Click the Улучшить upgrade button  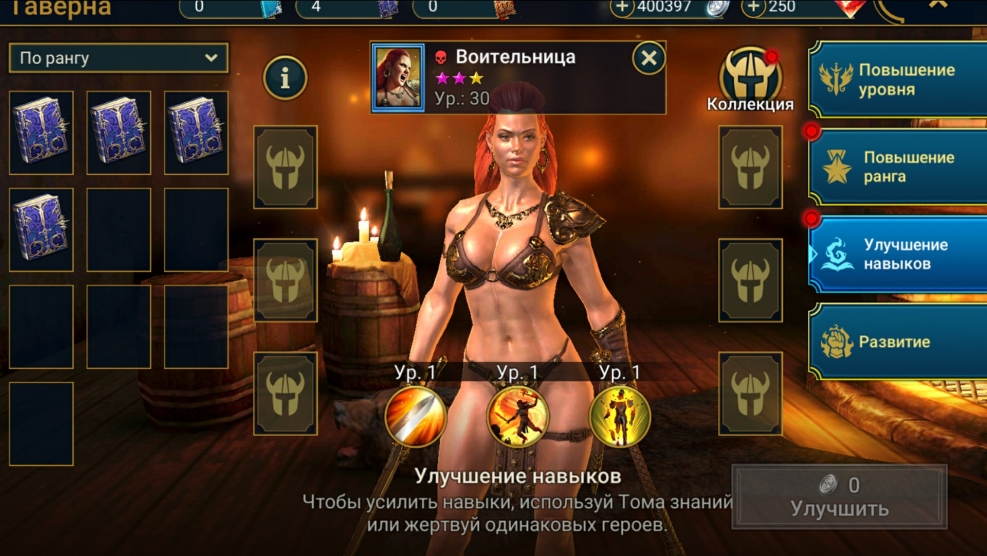(839, 497)
